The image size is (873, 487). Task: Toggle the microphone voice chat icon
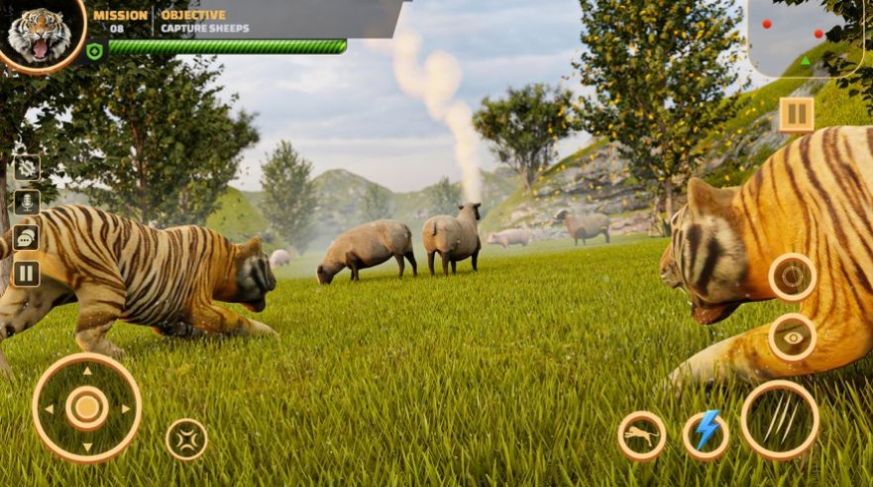pos(26,202)
